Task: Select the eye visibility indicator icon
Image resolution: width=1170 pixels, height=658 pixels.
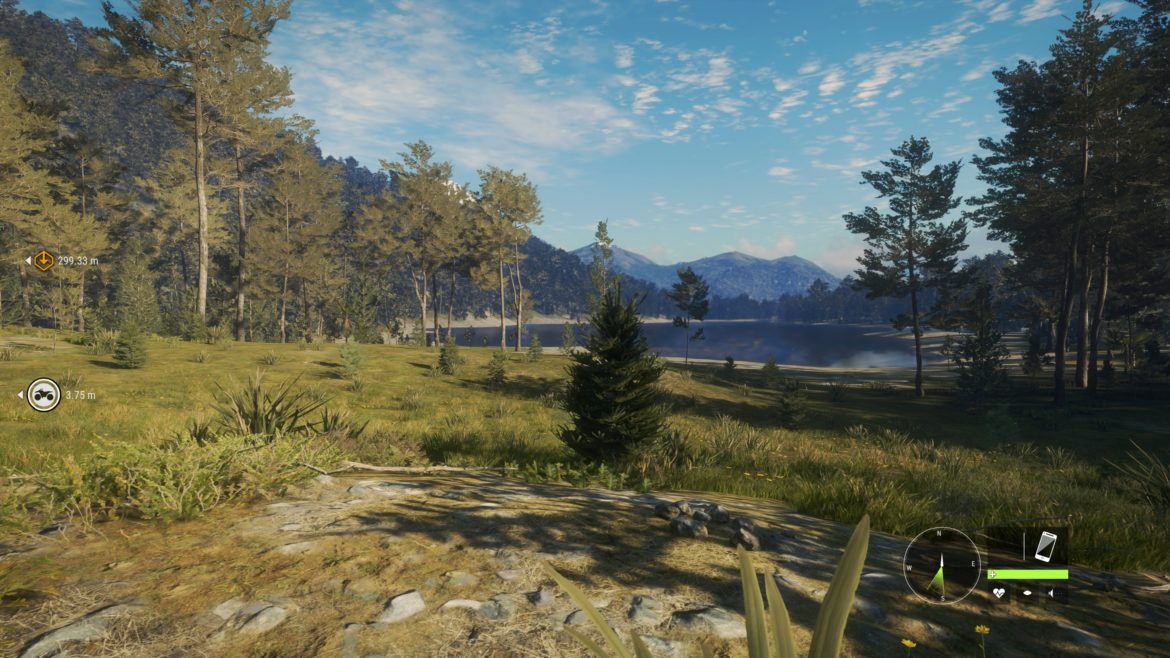Action: click(1026, 593)
